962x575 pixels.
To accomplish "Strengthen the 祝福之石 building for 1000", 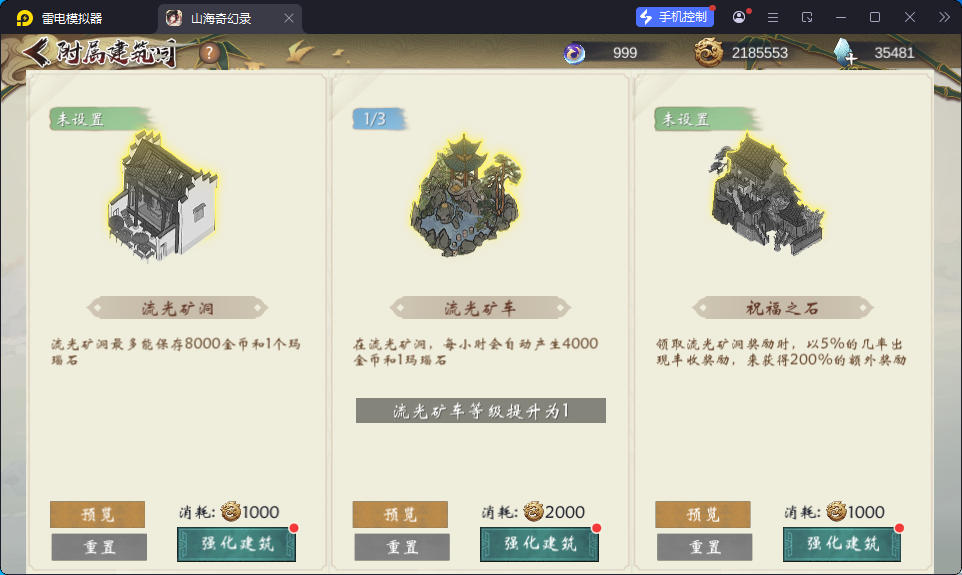I will click(x=842, y=544).
